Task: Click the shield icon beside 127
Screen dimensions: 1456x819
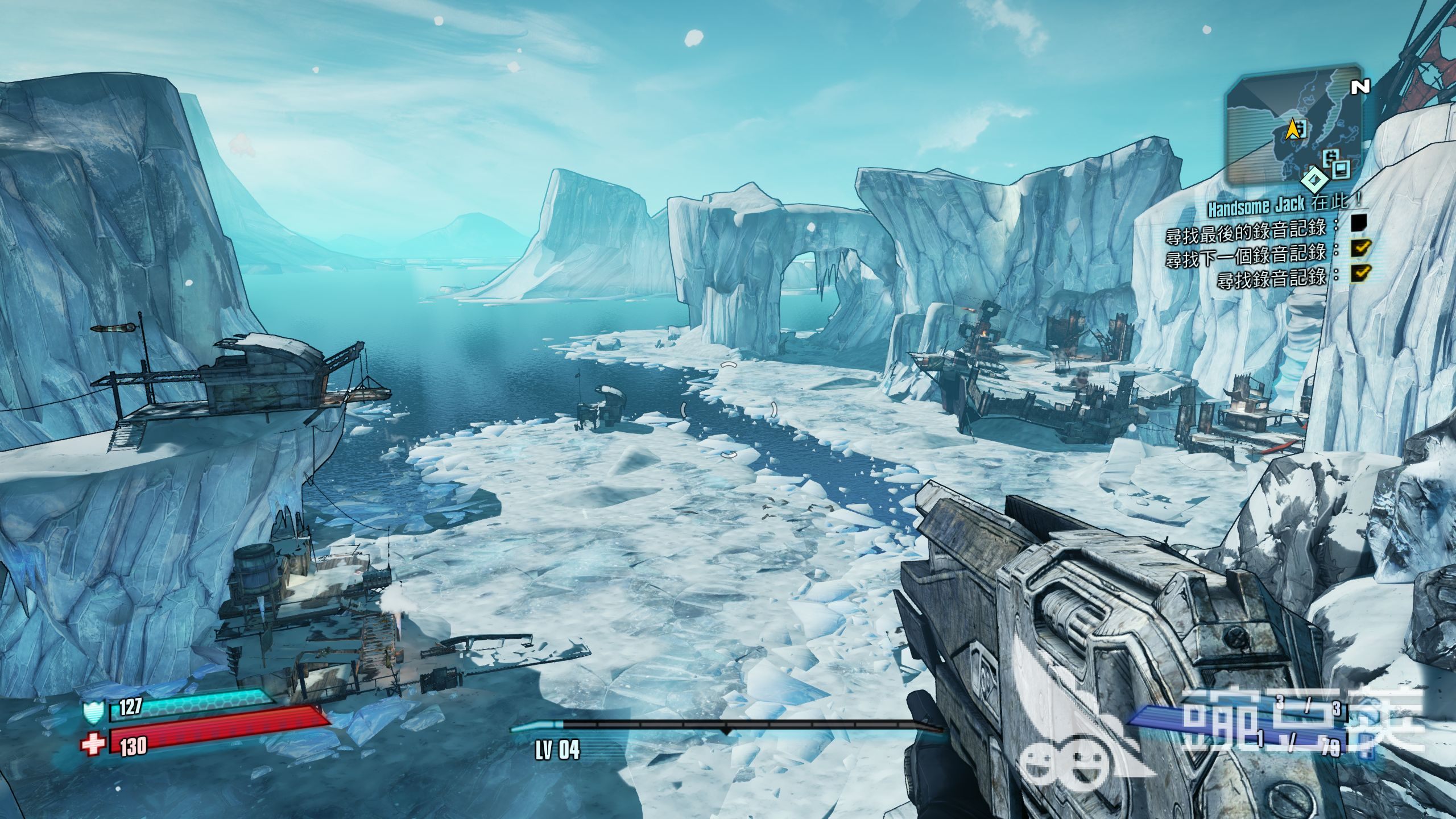Action: (94, 711)
